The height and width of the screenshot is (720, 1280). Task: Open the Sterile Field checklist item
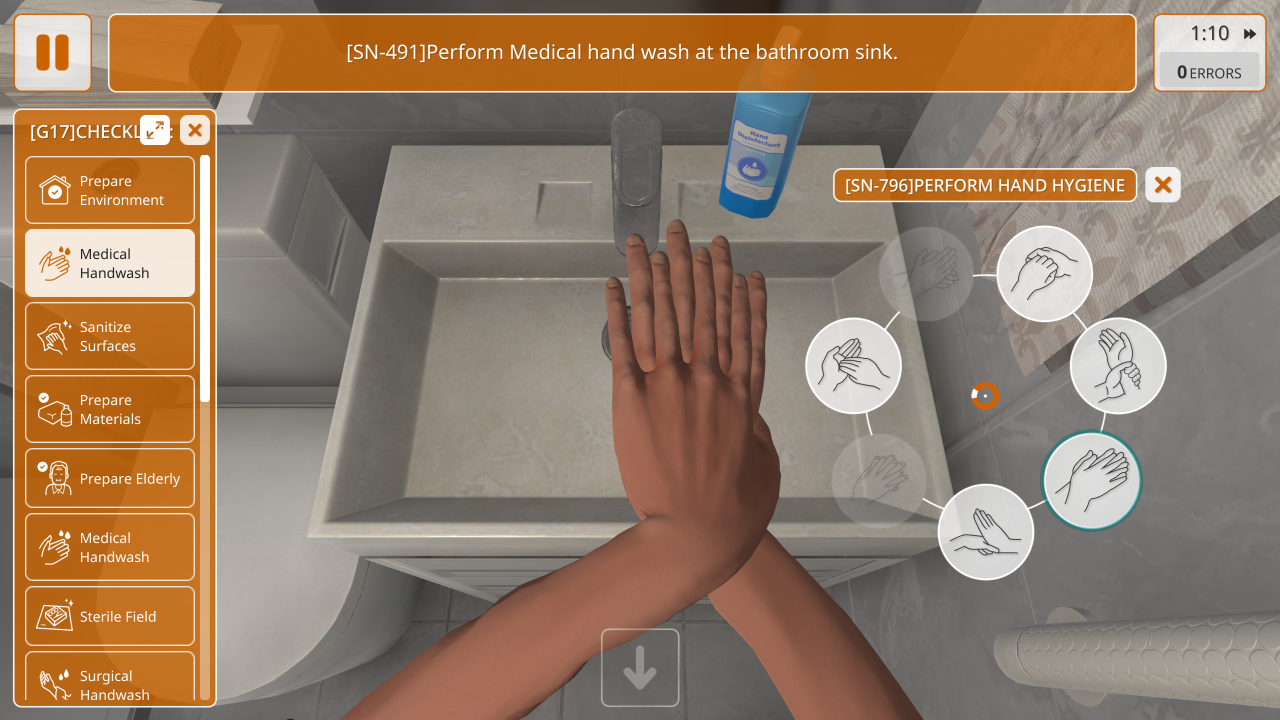click(x=110, y=616)
